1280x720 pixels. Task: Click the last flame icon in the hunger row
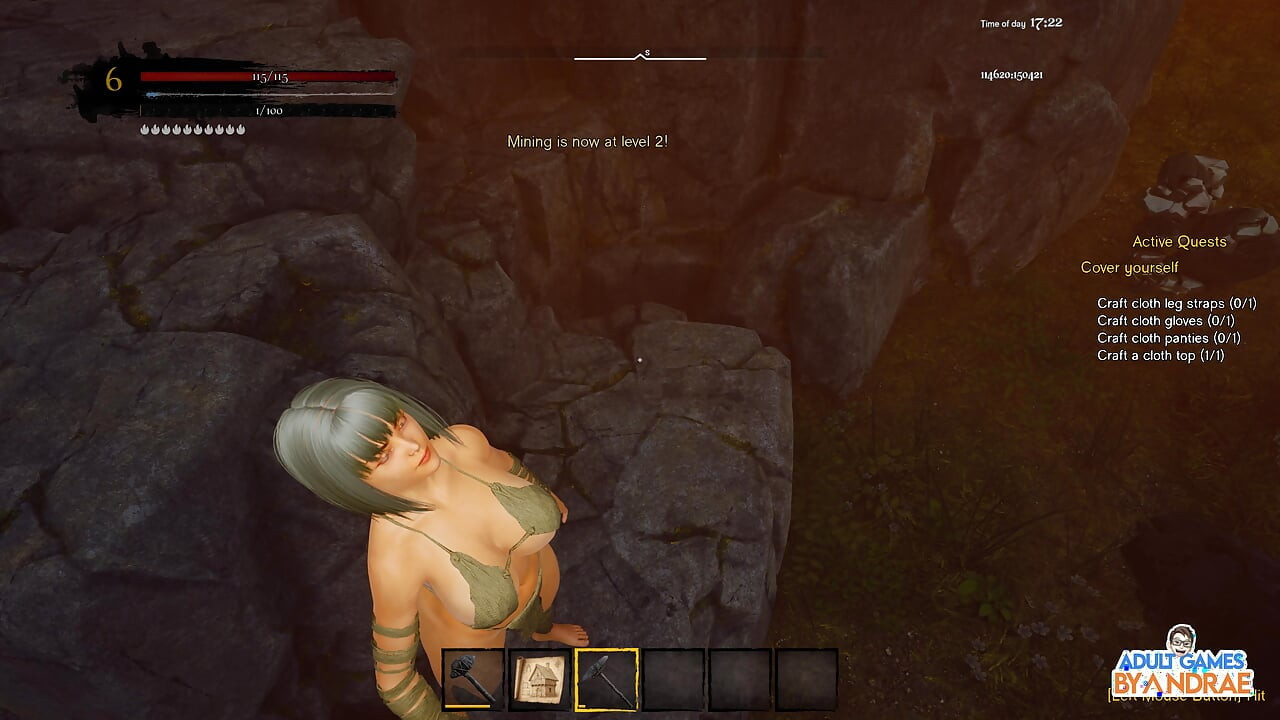coord(242,128)
